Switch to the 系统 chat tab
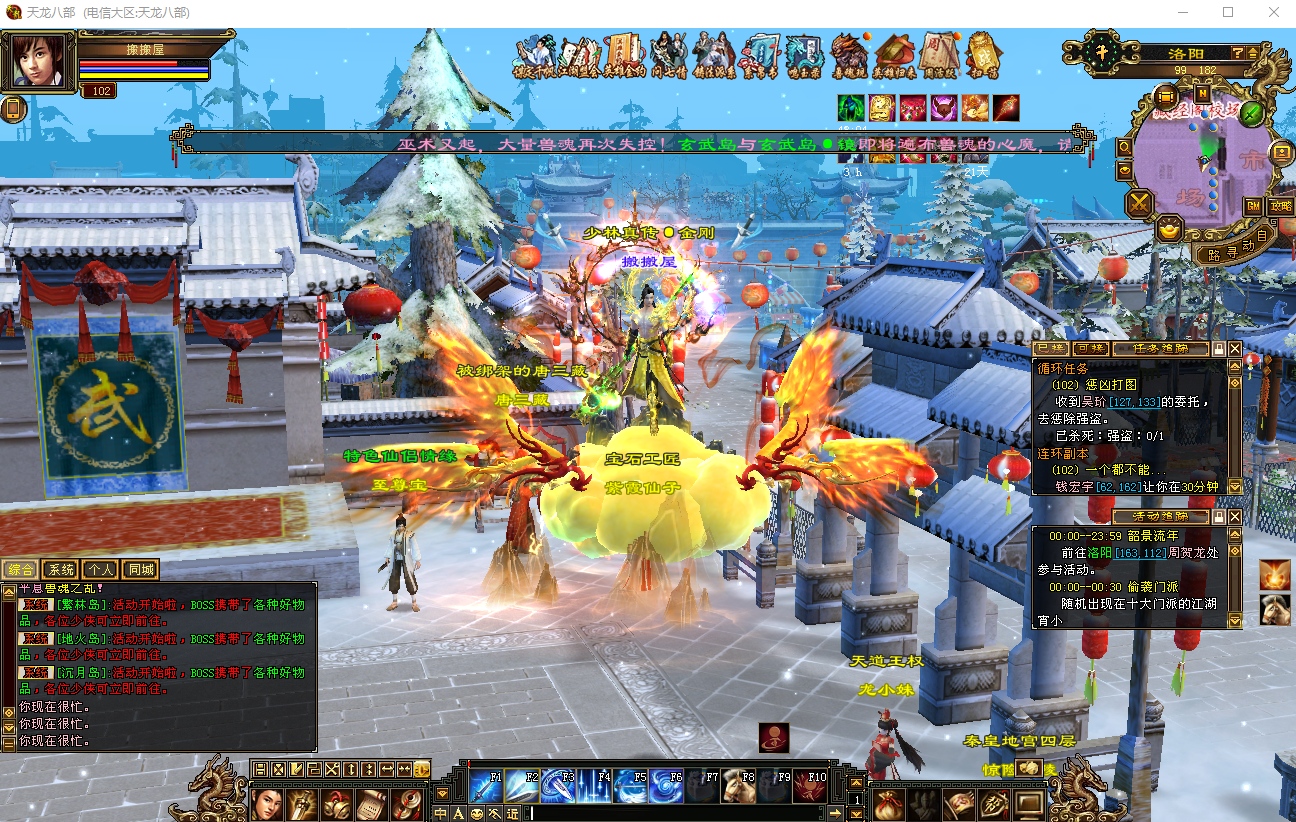1296x822 pixels. point(62,570)
